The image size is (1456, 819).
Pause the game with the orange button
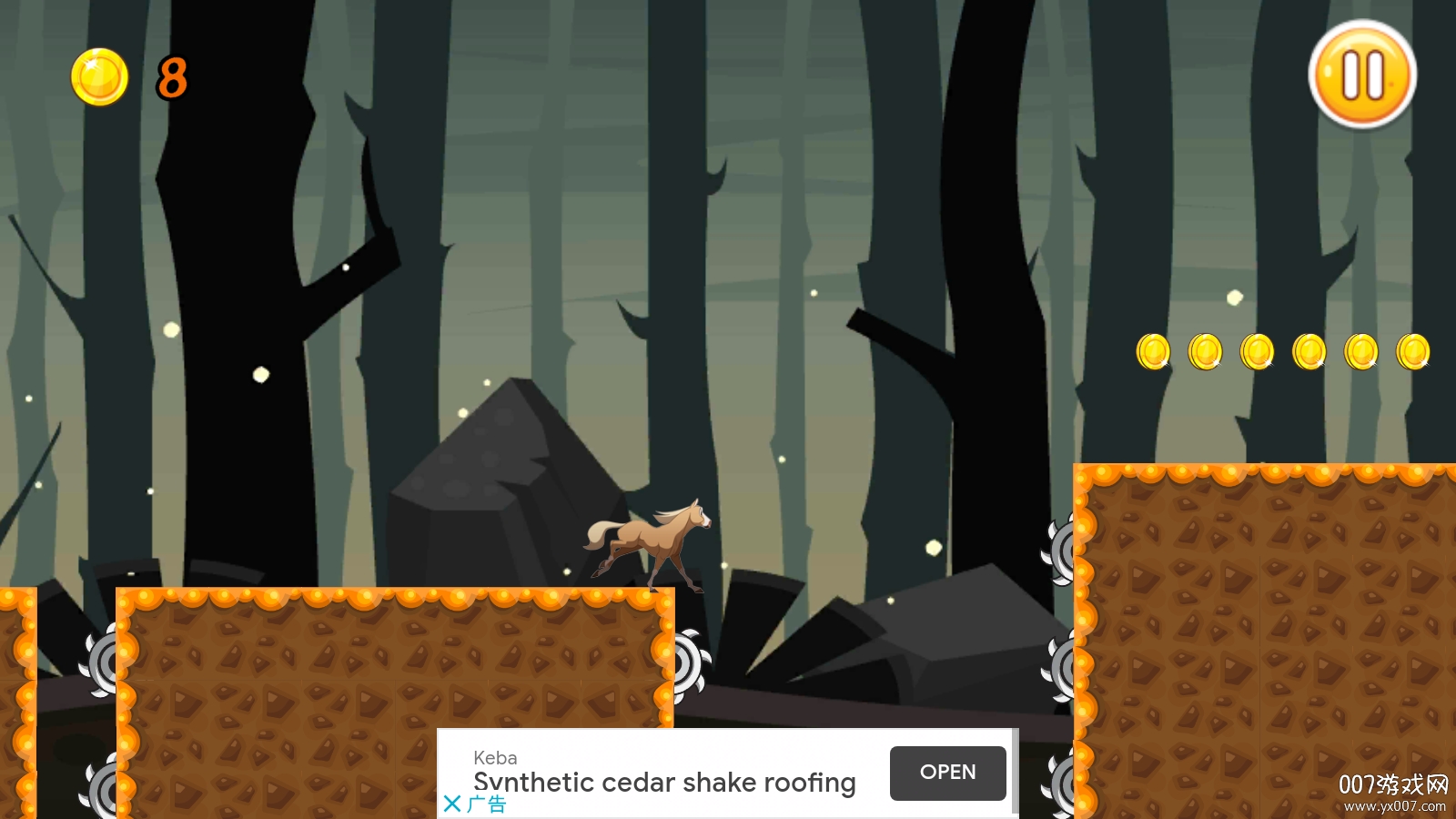(x=1362, y=75)
